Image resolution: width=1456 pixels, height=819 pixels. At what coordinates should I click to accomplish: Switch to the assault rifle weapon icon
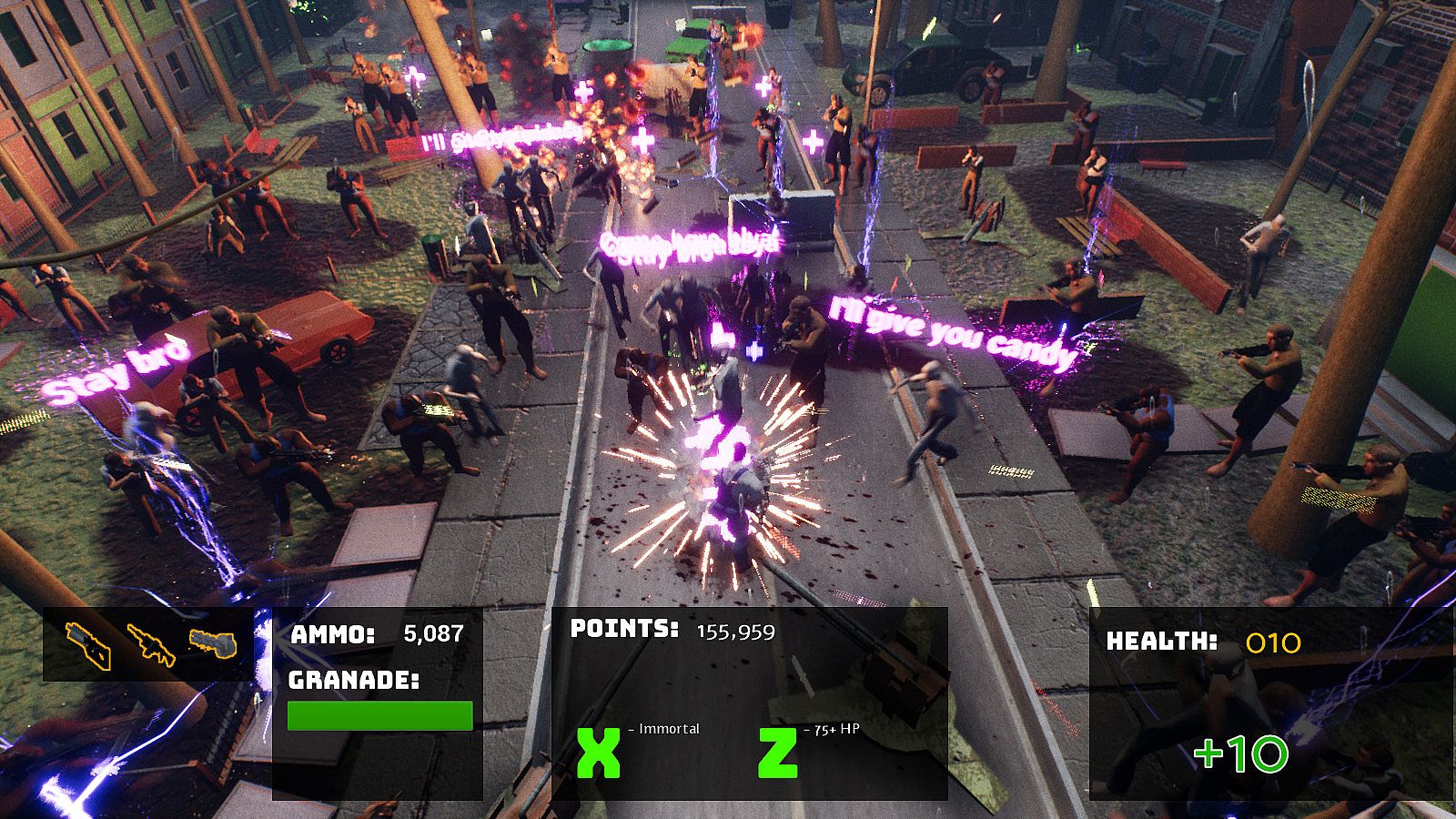coord(150,644)
